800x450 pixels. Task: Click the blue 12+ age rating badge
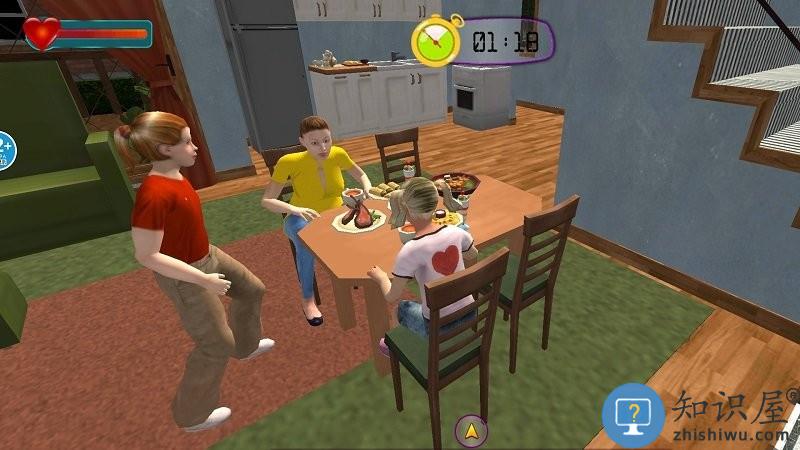4,149
